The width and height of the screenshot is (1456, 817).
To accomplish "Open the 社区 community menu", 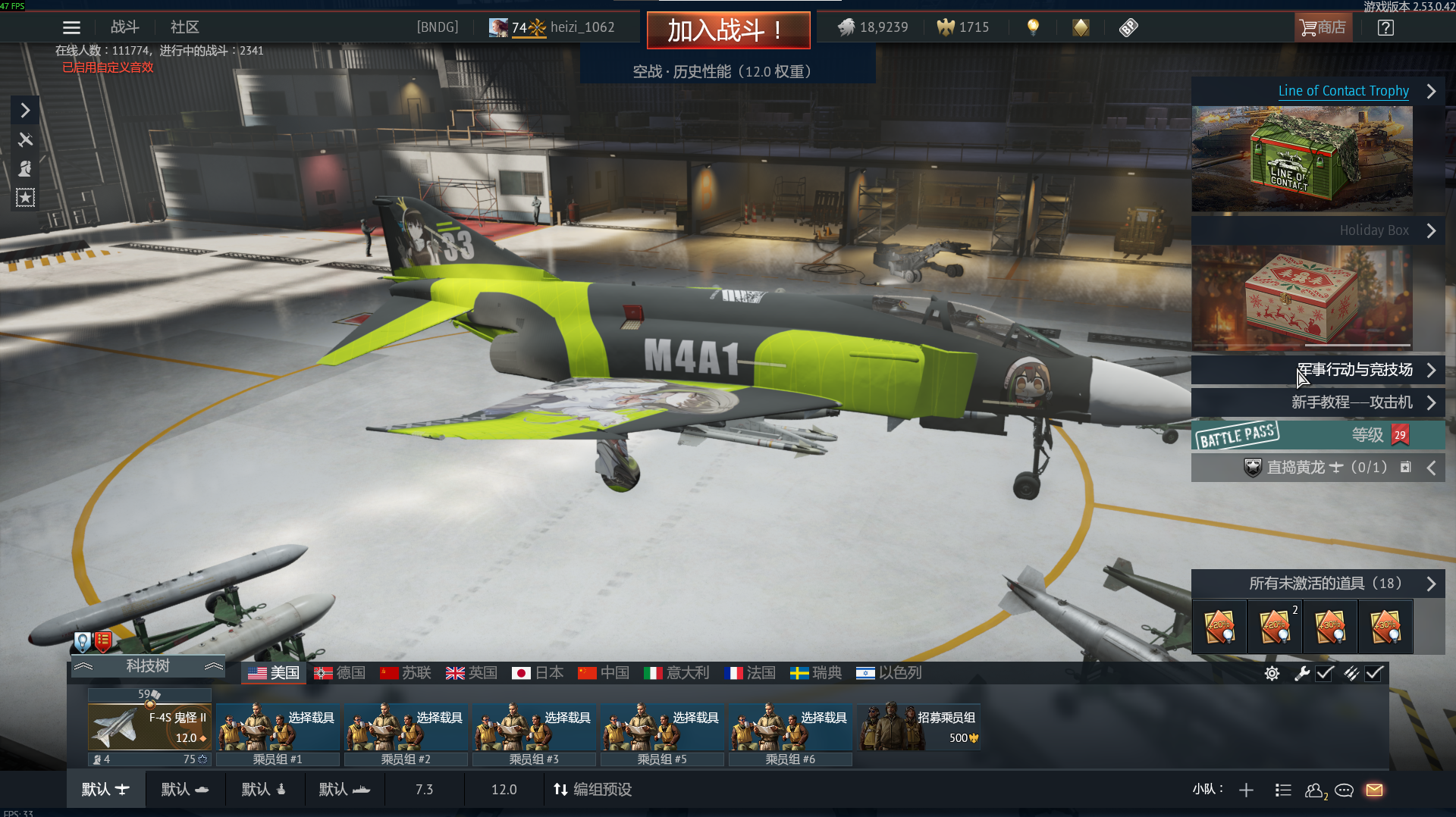I will (184, 27).
